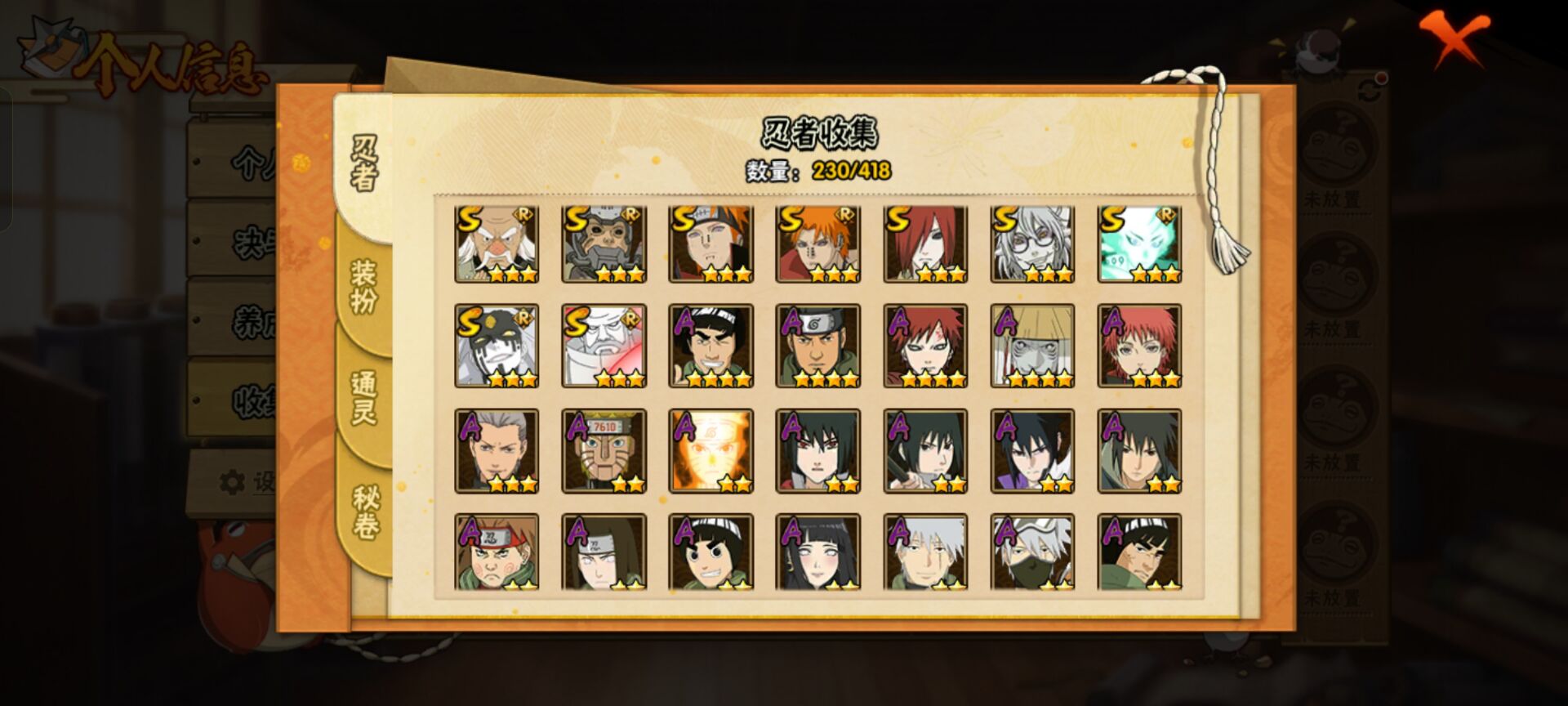Select the golden chakra-mode Naruto portrait

[x=710, y=451]
